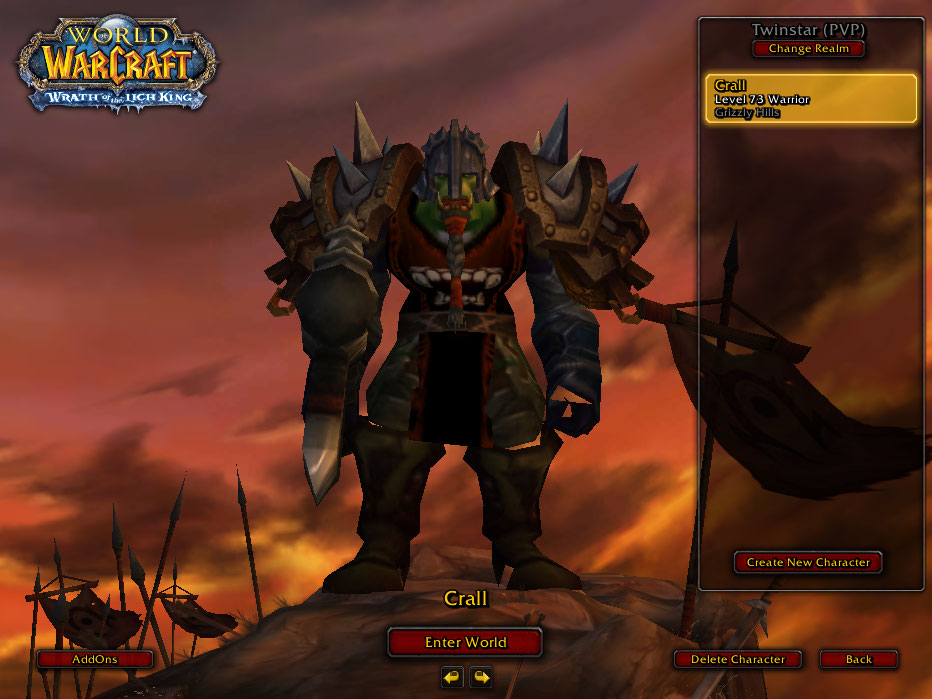Delete the selected character

pos(737,659)
